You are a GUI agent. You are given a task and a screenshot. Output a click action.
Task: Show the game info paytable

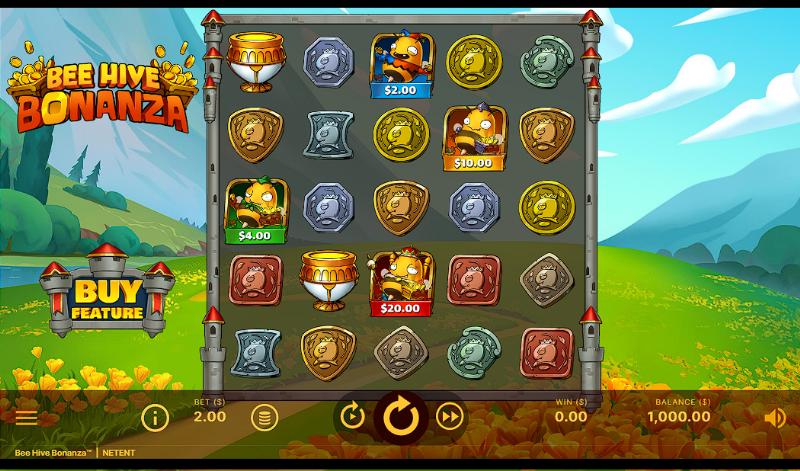(154, 417)
